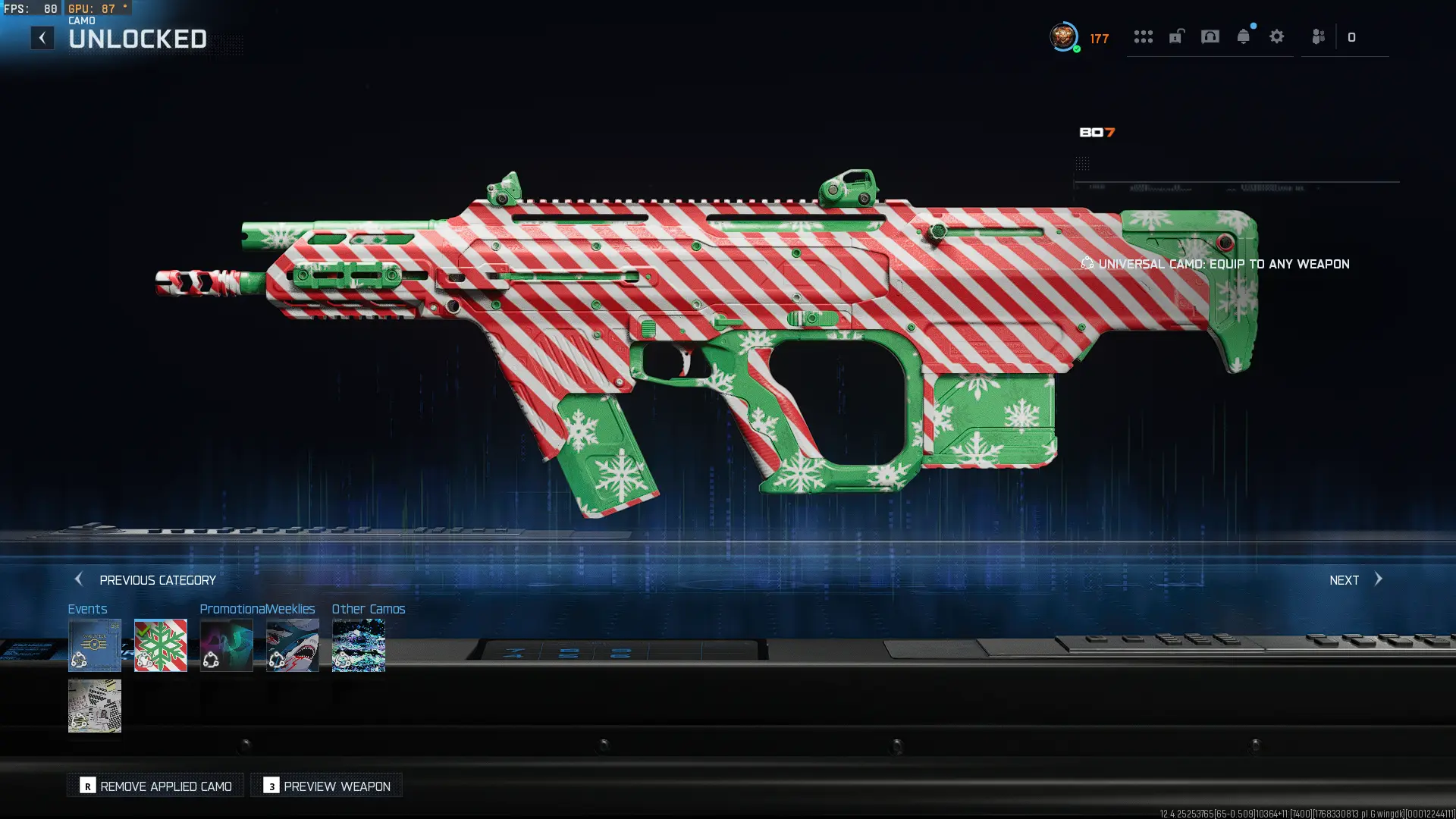This screenshot has width=1456, height=819.
Task: Select the shark camo under Weeklies
Action: 293,645
